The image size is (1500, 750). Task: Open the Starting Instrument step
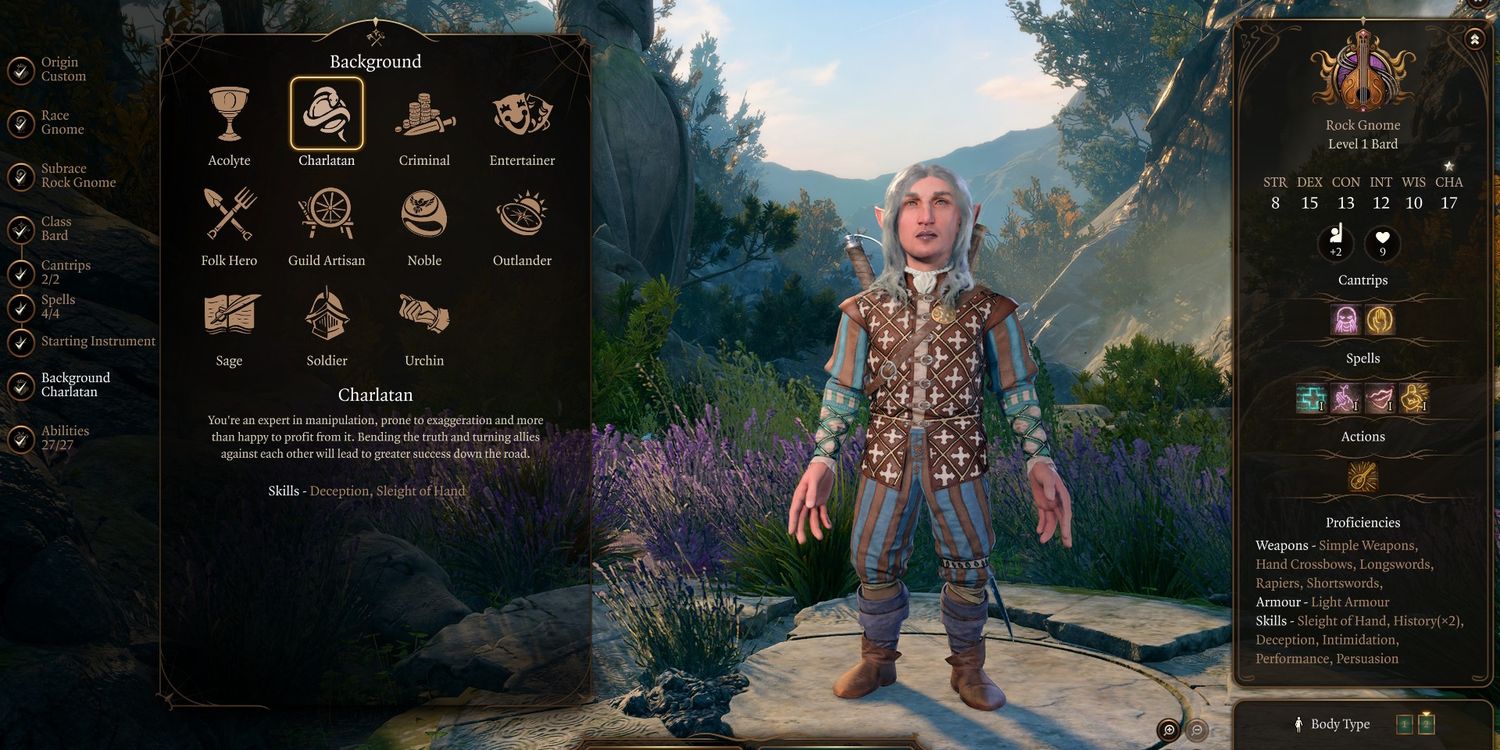(97, 342)
